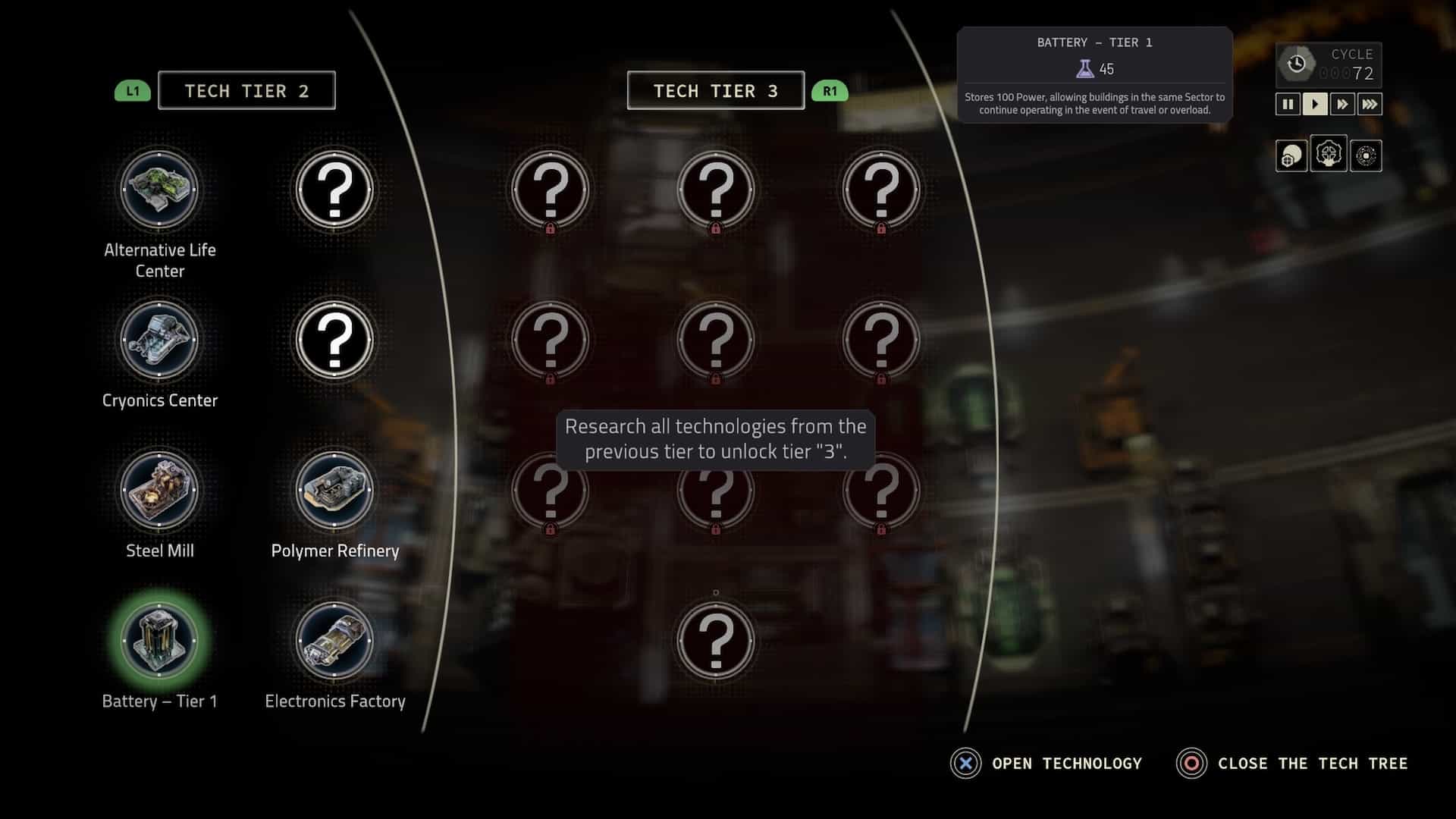1456x819 pixels.
Task: Select the gear-shaped sector view icon
Action: click(1329, 155)
